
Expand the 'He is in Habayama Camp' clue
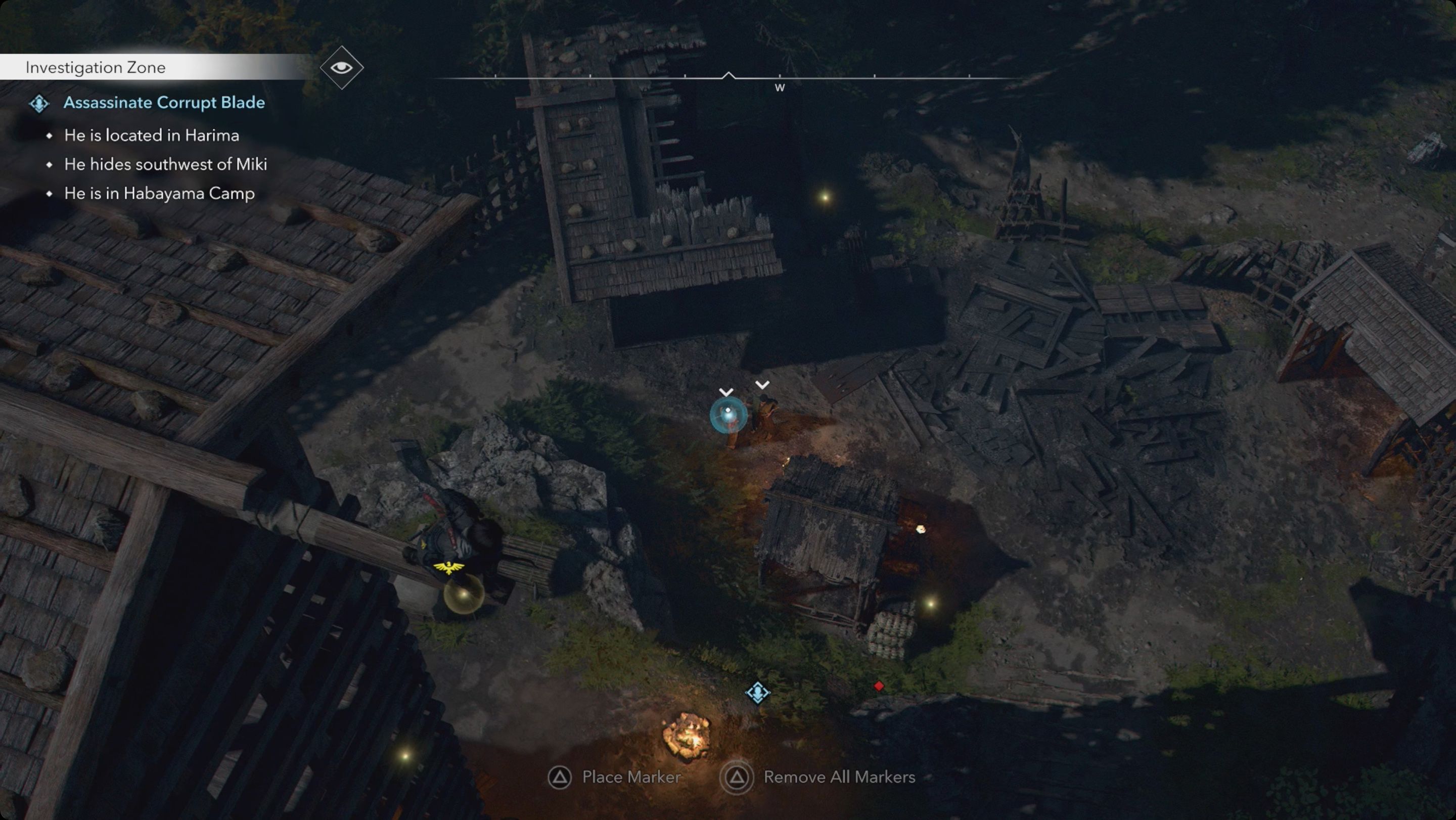158,193
